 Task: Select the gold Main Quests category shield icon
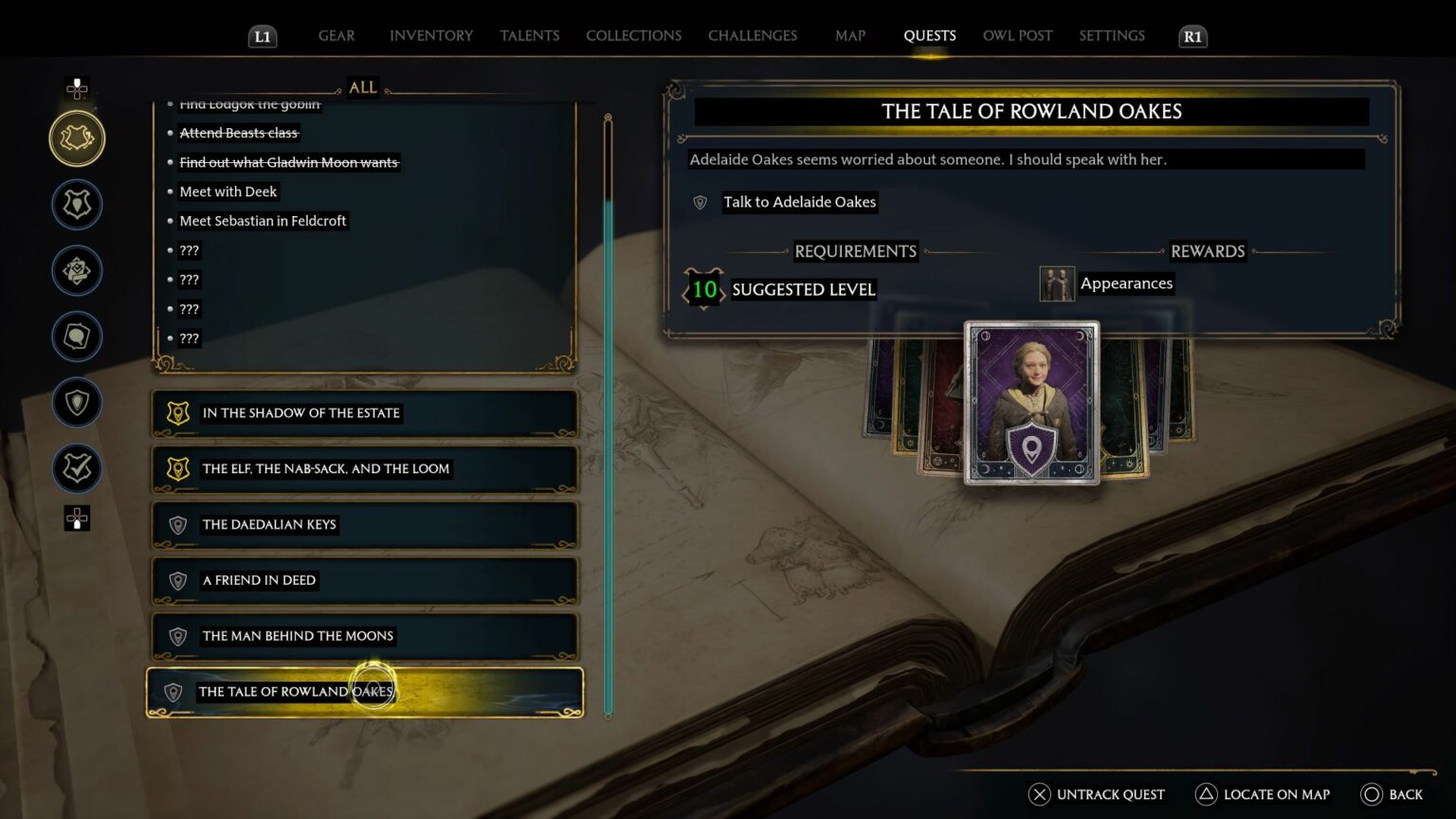click(77, 137)
